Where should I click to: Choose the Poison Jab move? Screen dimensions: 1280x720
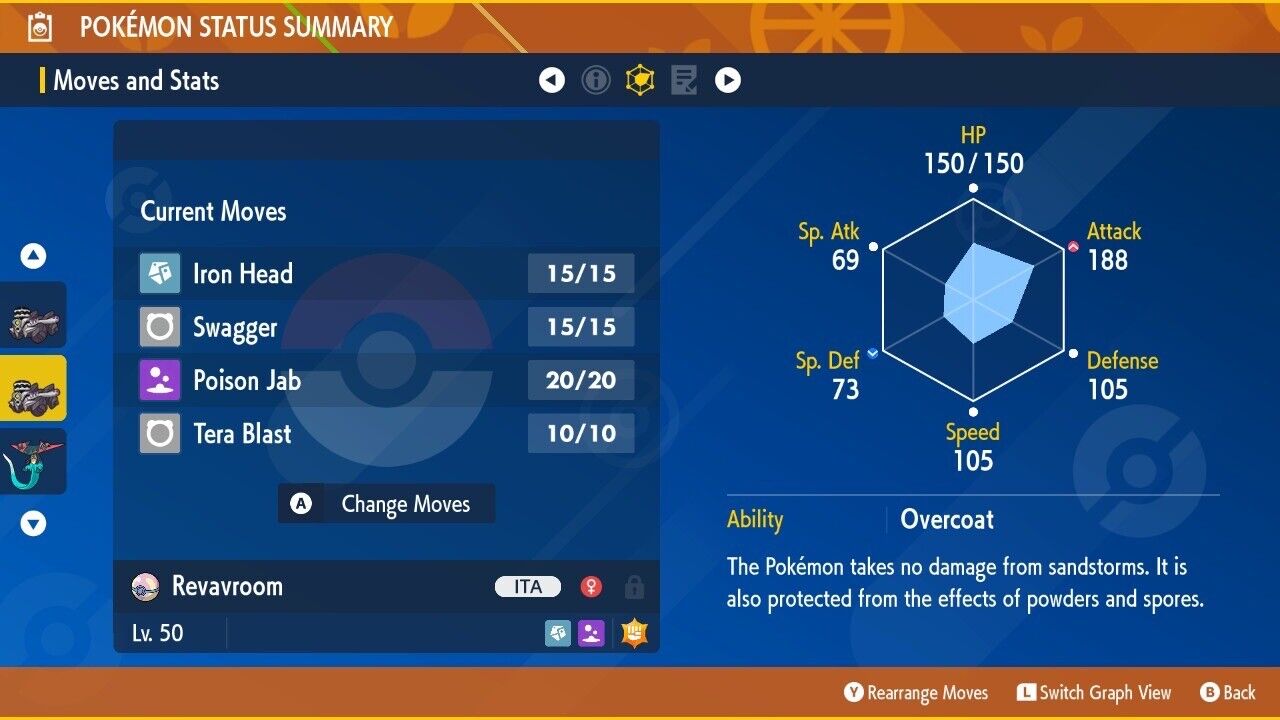(386, 380)
